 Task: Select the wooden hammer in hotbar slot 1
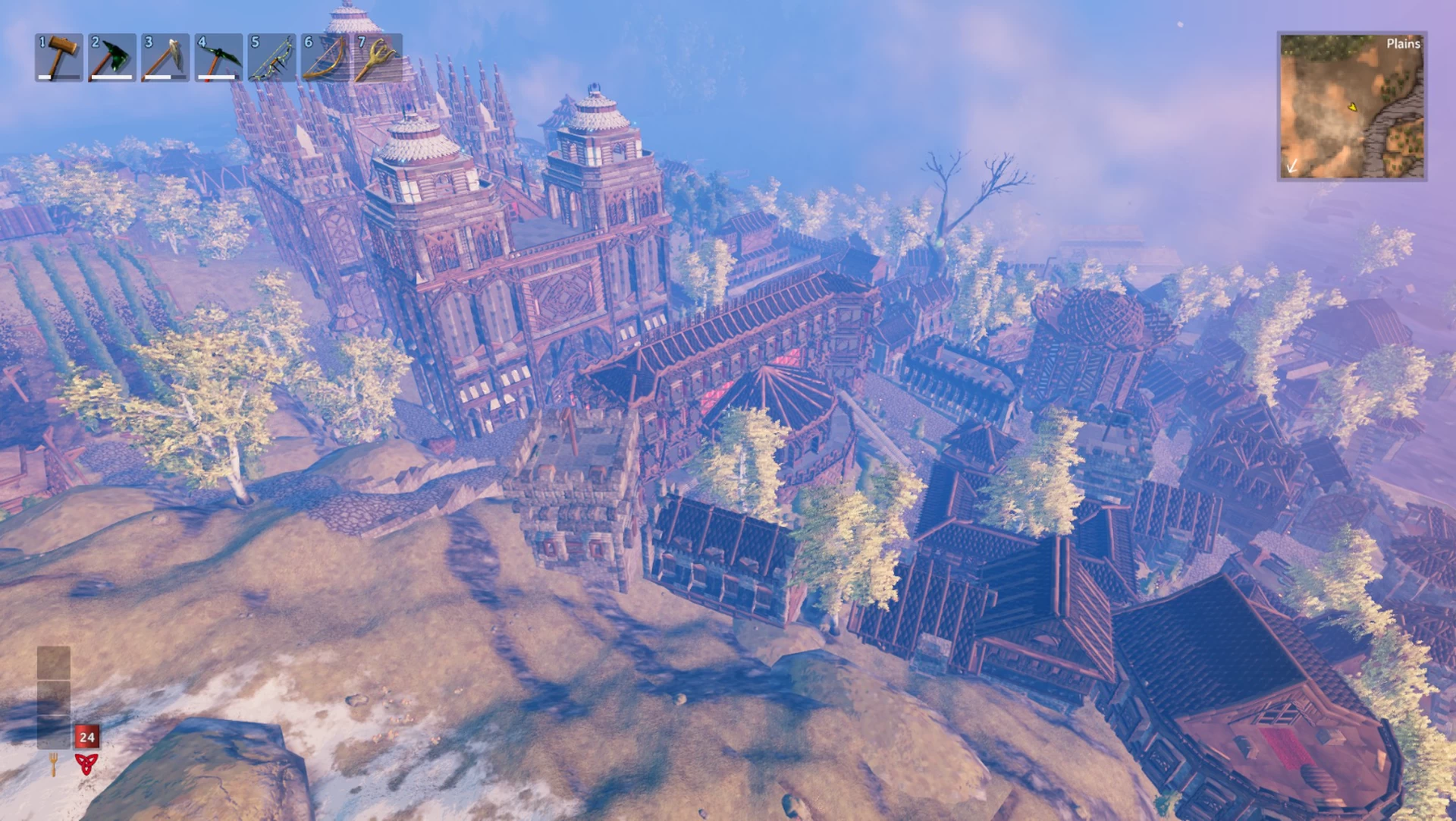pyautogui.click(x=59, y=57)
